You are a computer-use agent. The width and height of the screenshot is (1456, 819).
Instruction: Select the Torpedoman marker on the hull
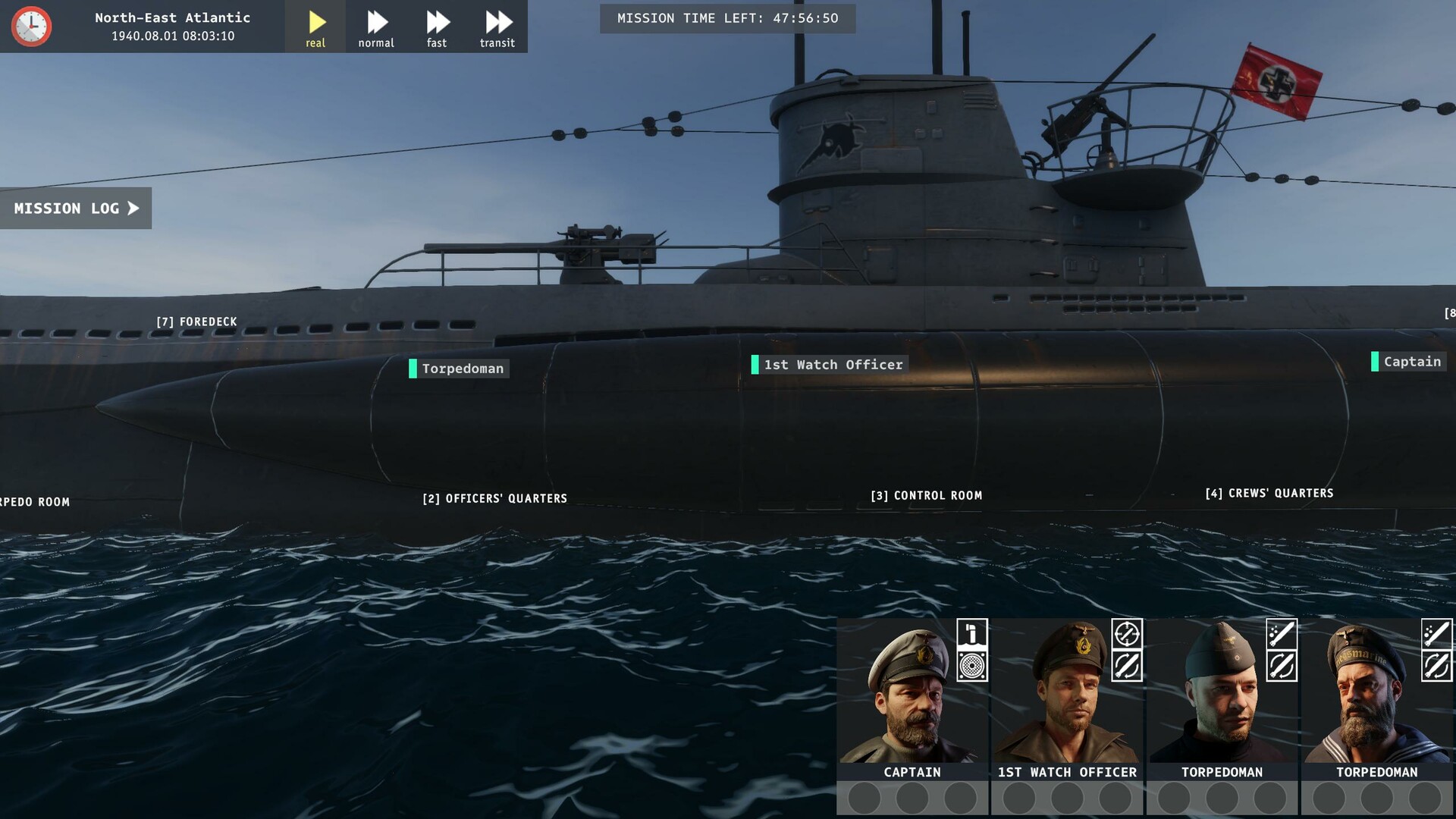458,369
